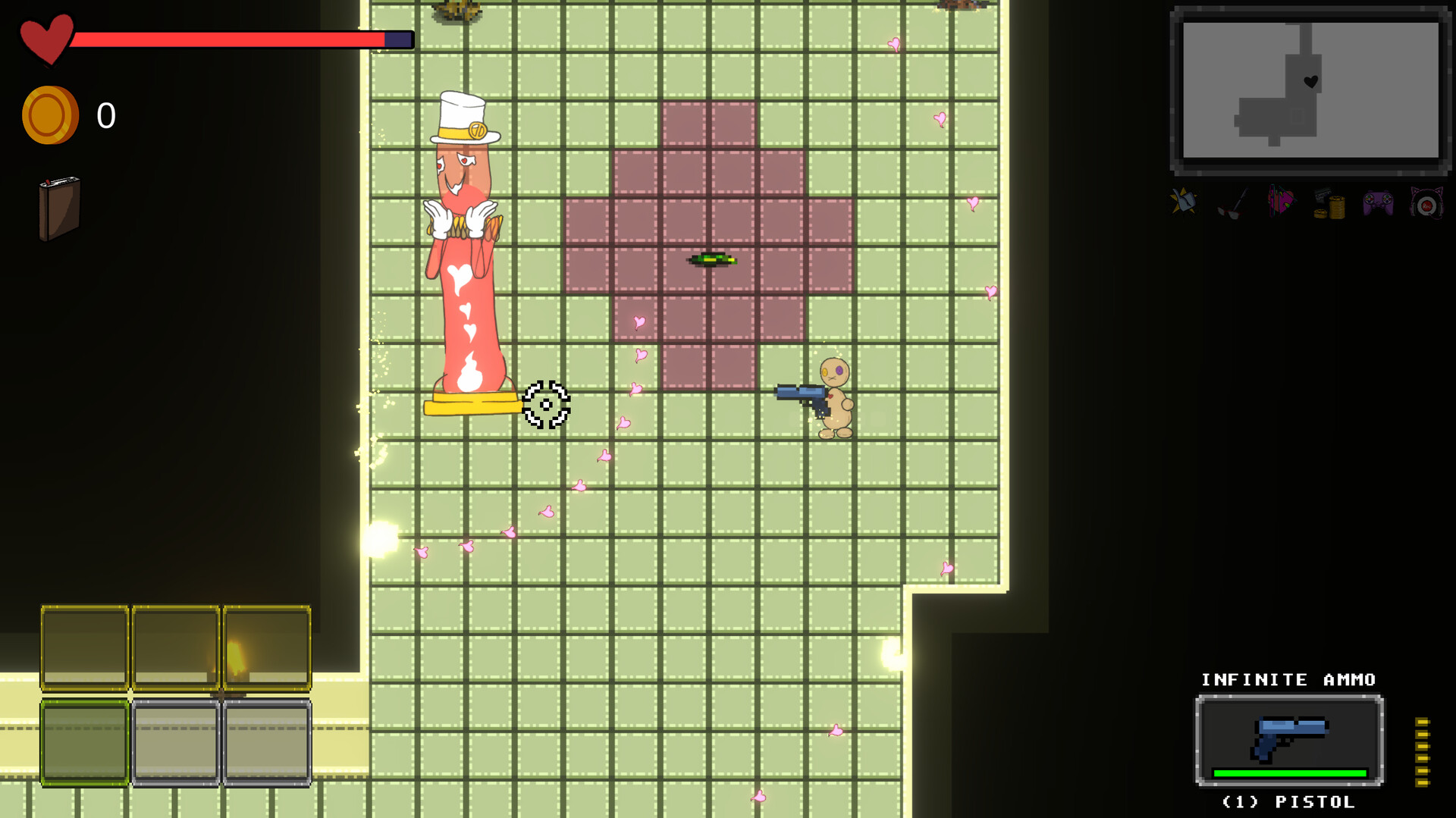Open the brown journal book icon

59,208
